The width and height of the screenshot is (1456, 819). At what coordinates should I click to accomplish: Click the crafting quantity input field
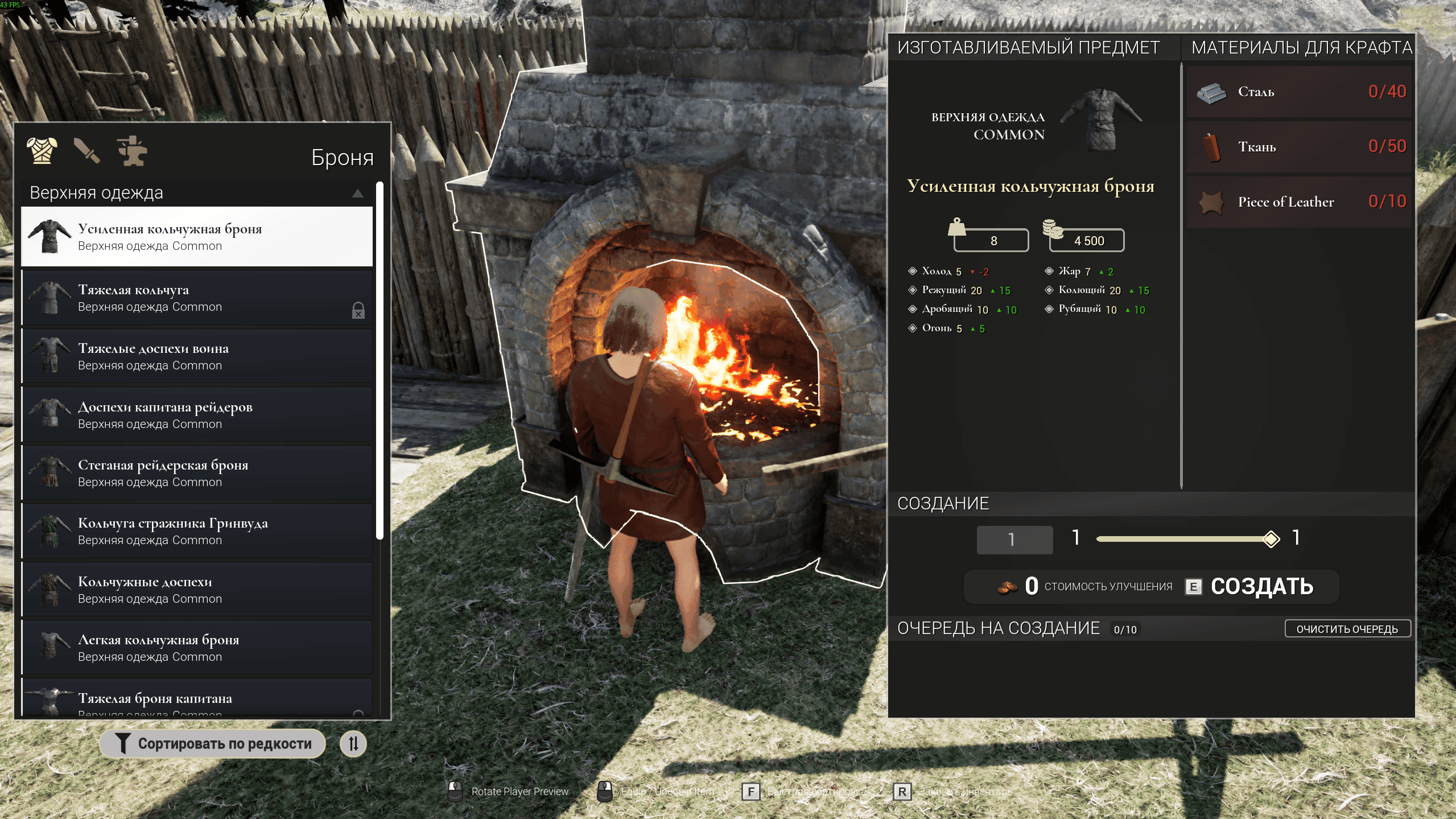pos(1014,540)
